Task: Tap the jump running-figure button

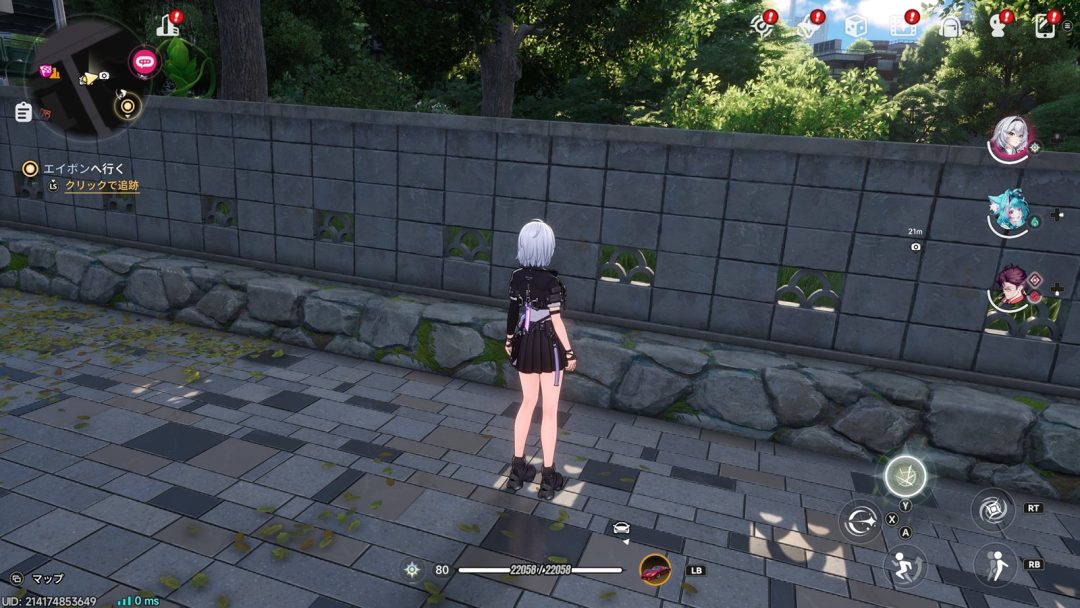Action: [904, 566]
